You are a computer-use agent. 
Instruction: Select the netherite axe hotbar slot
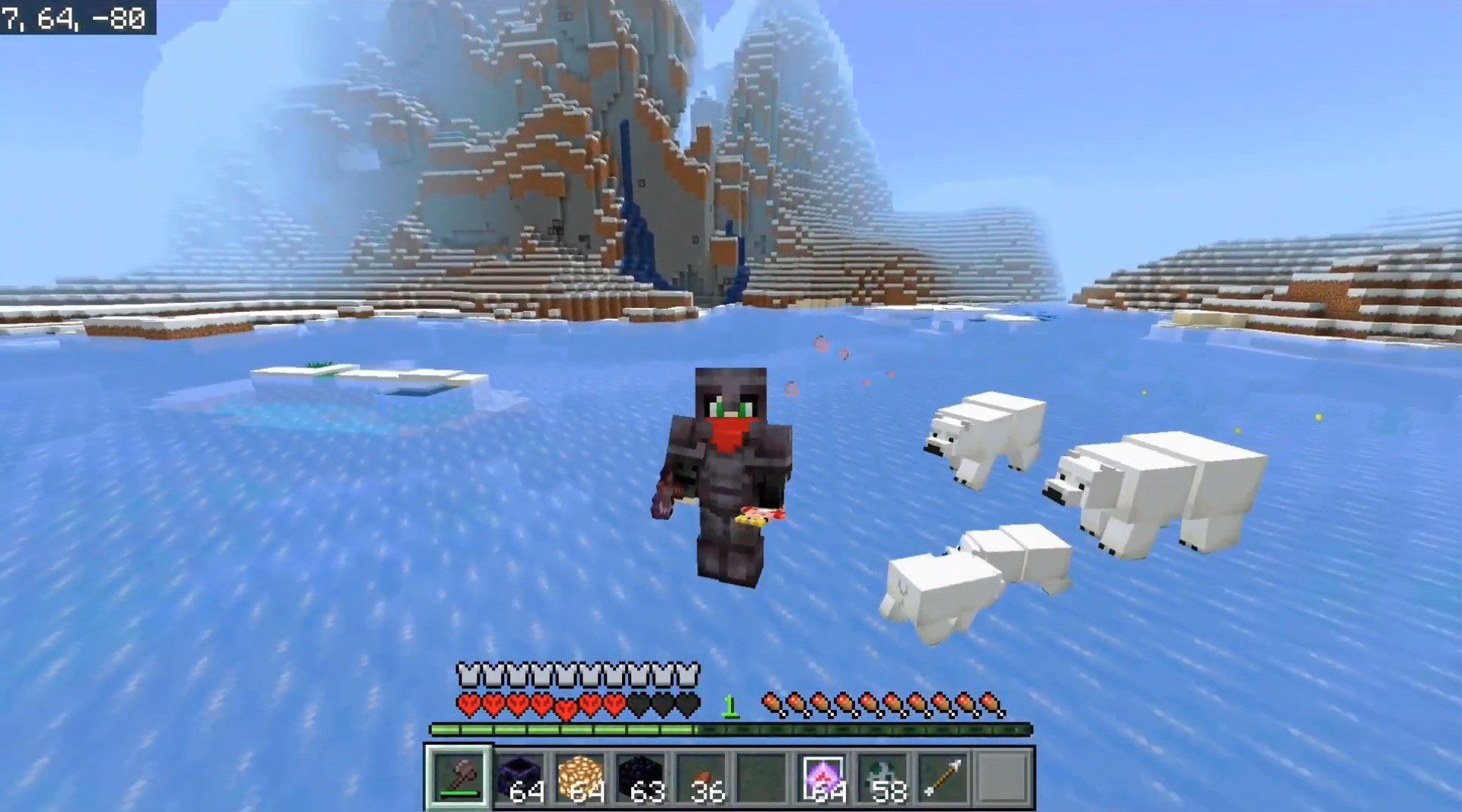[459, 778]
